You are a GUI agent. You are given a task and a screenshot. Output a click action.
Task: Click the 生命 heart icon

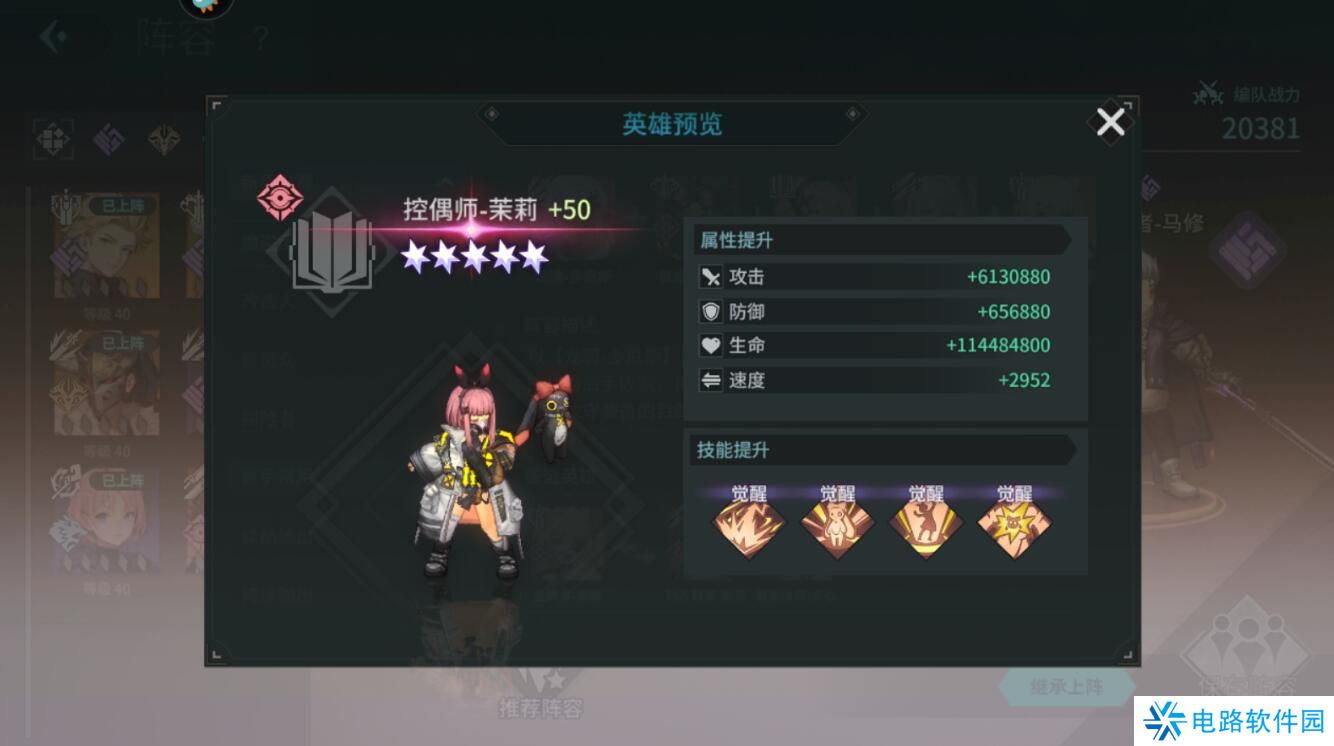pos(712,345)
